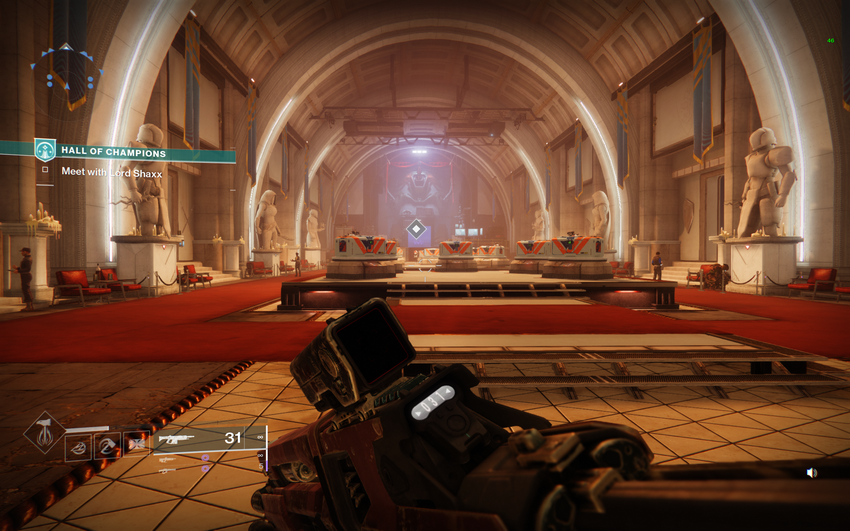Image resolution: width=850 pixels, height=531 pixels.
Task: Tick the Meet with Lord Shaxx objective box
Action: click(45, 171)
